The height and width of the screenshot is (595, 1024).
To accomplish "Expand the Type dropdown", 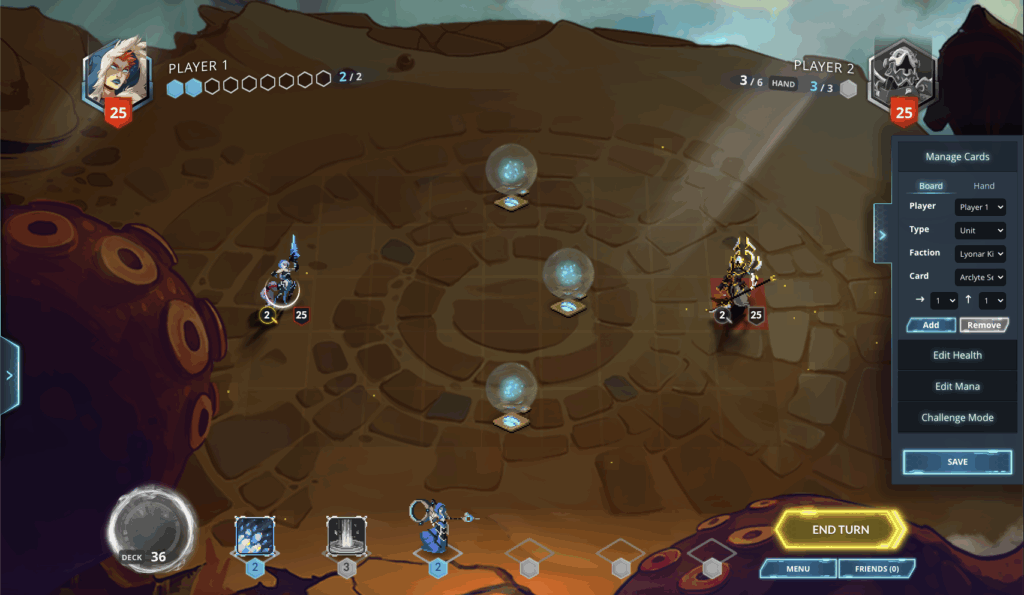I will coord(980,230).
